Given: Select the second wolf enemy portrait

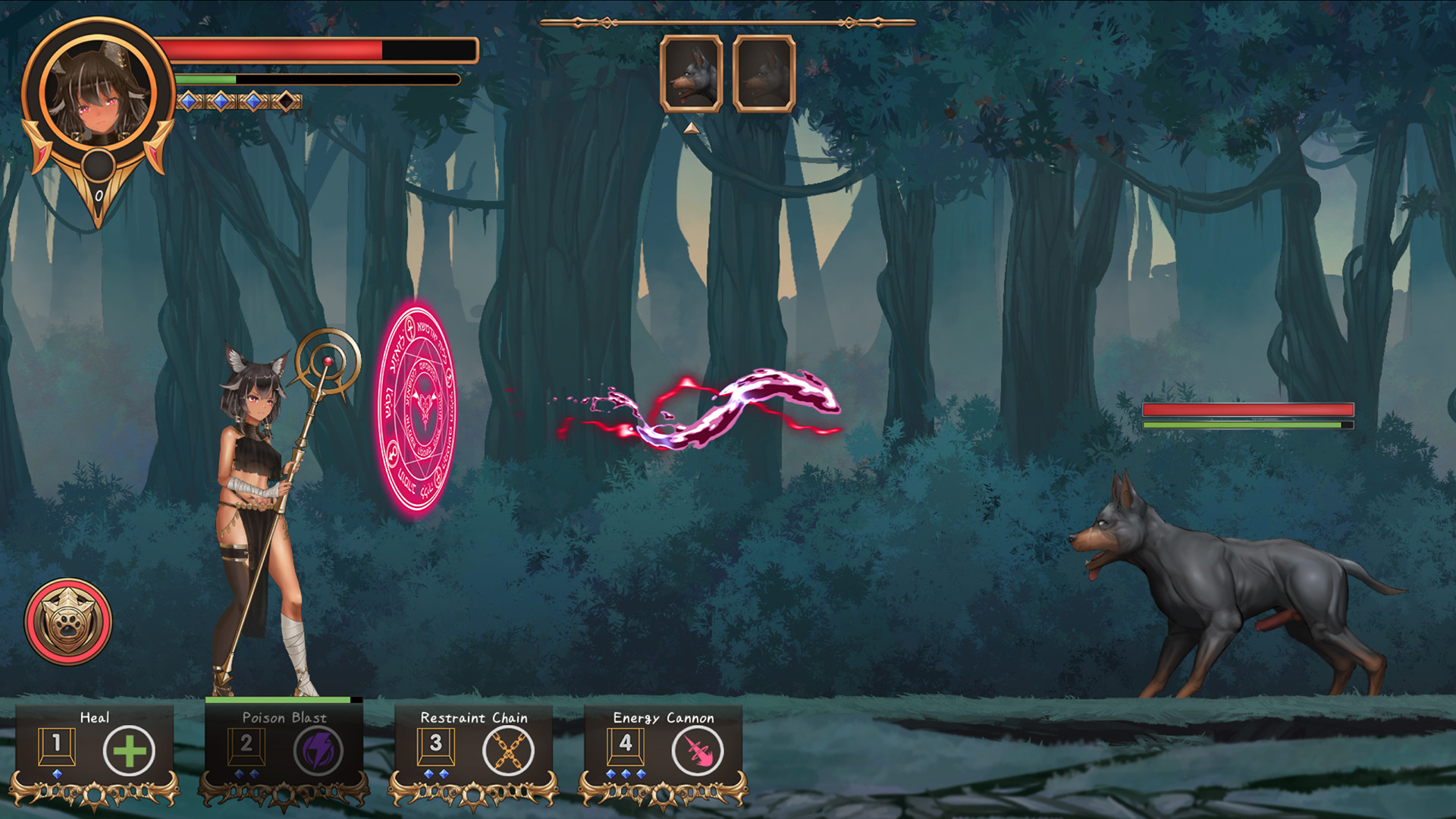Looking at the screenshot, I should click(x=762, y=74).
